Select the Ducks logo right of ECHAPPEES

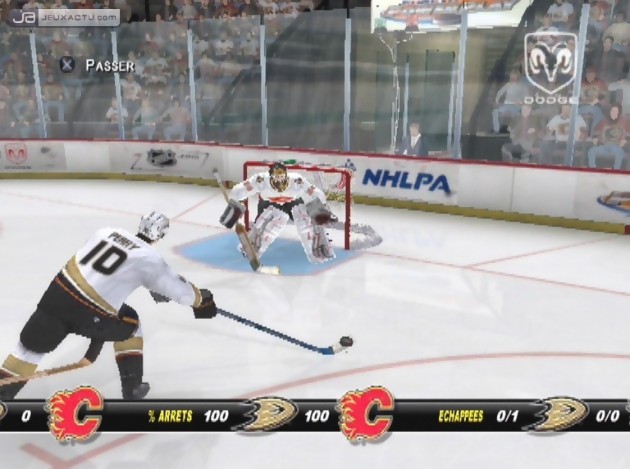[x=555, y=414]
